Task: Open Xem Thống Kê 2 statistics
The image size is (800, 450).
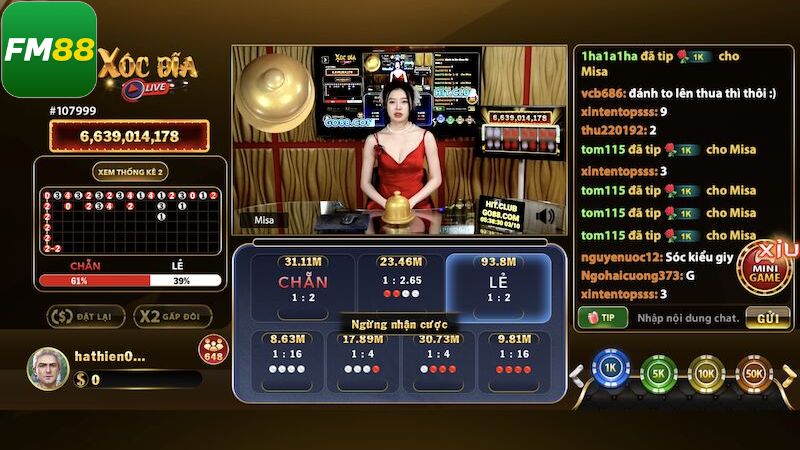Action: 130,171
